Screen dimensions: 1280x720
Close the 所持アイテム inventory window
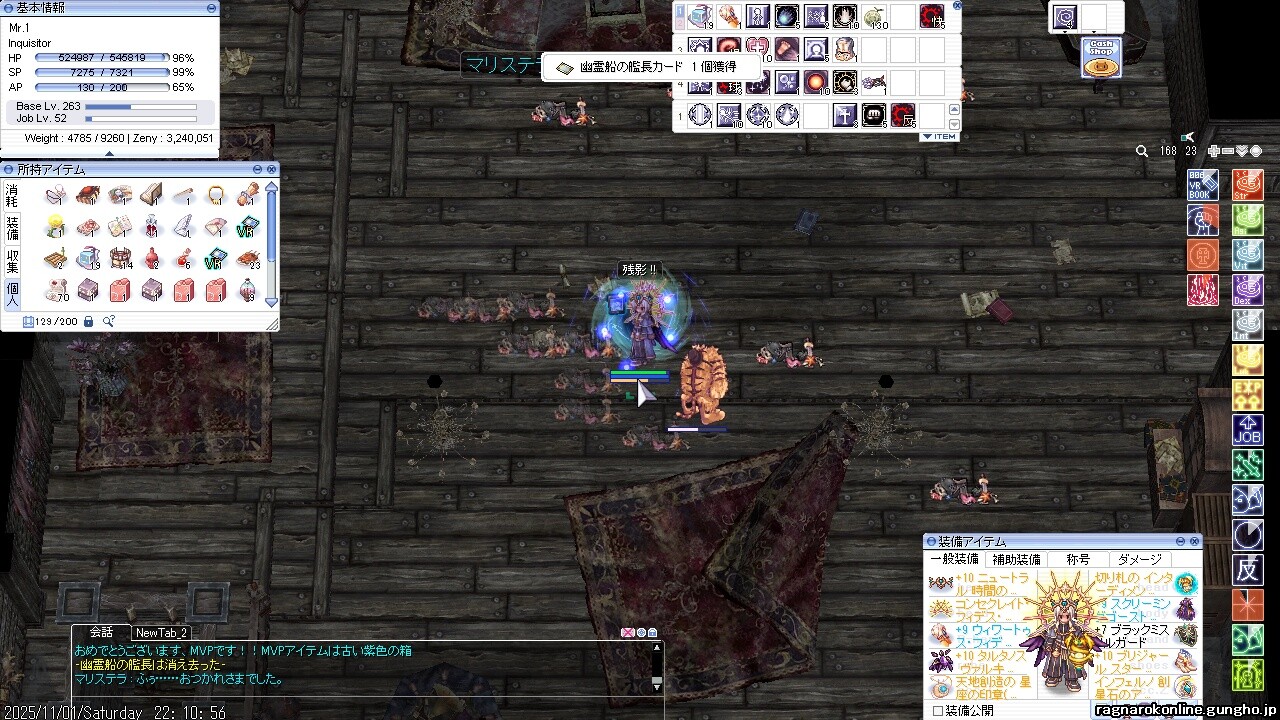click(271, 170)
